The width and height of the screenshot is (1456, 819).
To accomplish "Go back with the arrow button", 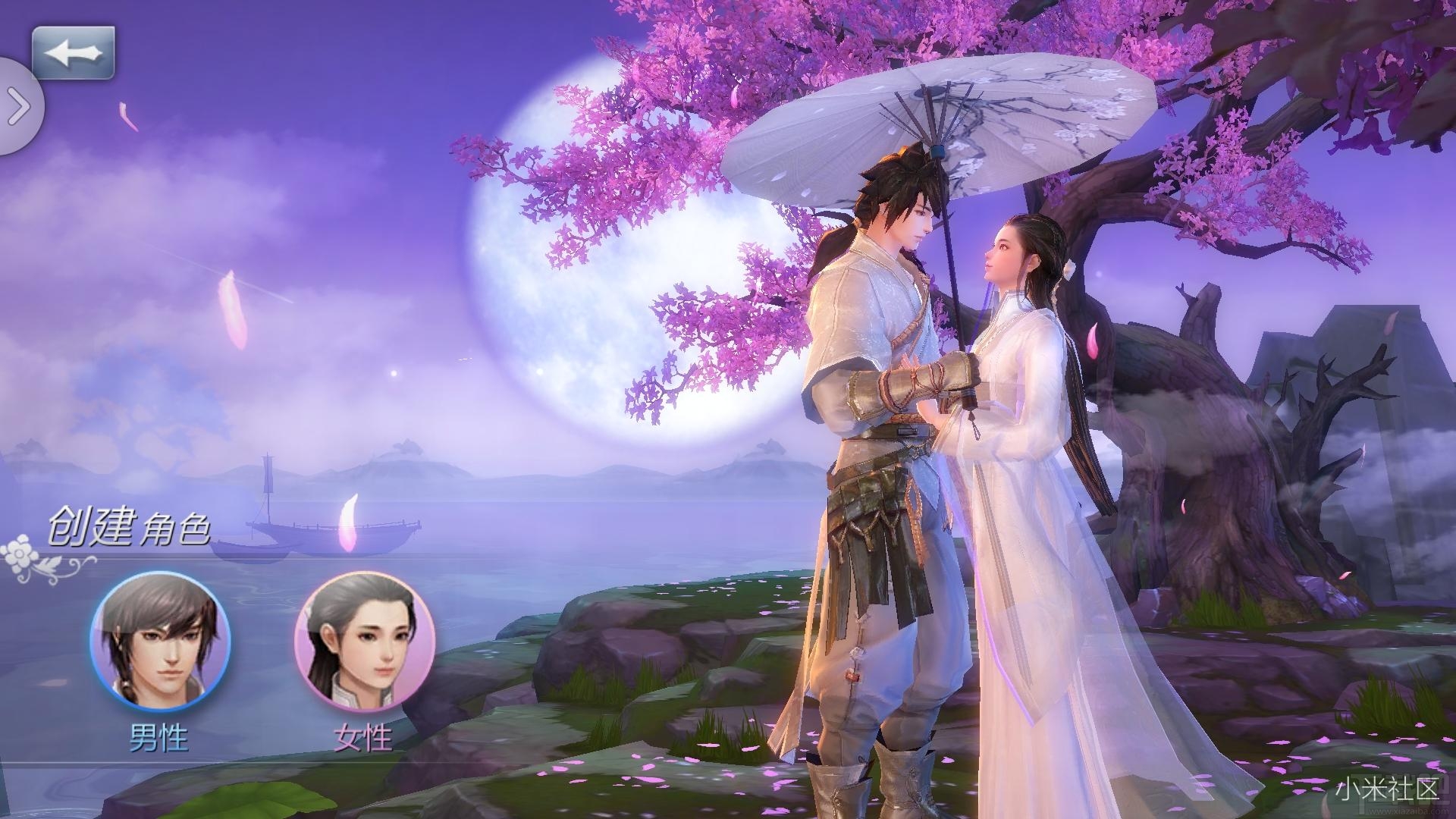I will (73, 53).
